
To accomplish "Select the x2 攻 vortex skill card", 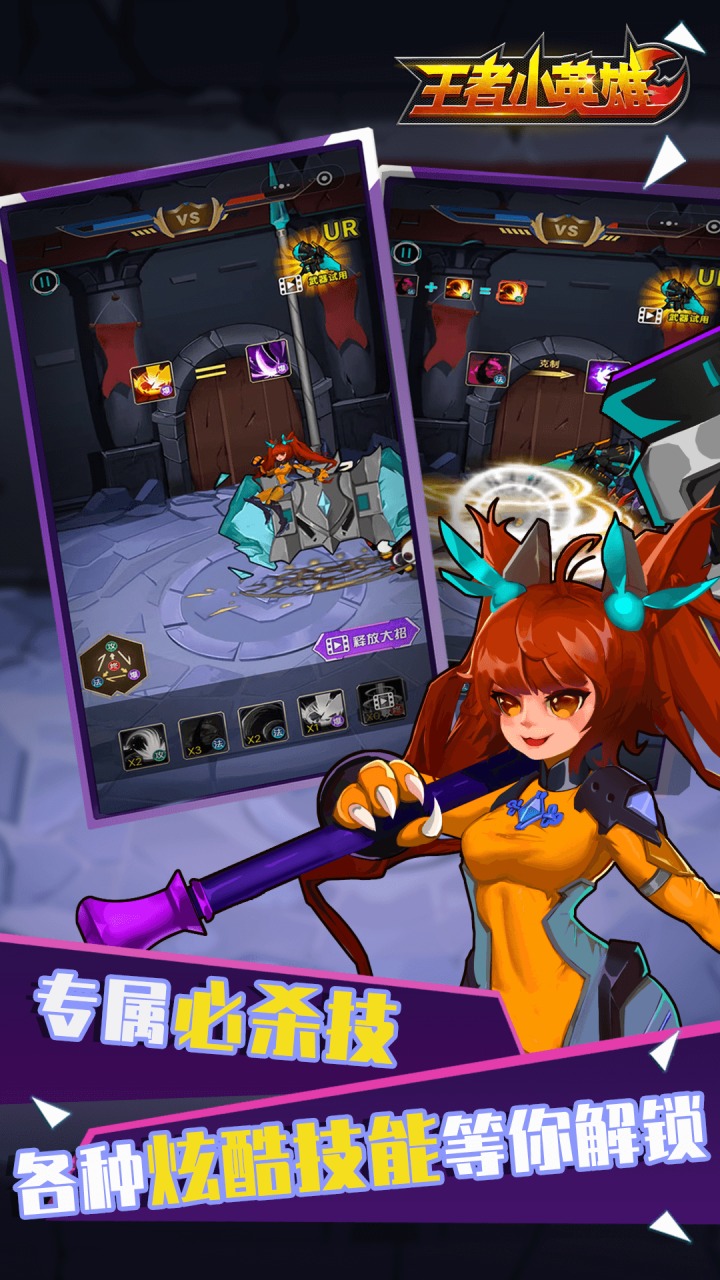I will (x=142, y=746).
